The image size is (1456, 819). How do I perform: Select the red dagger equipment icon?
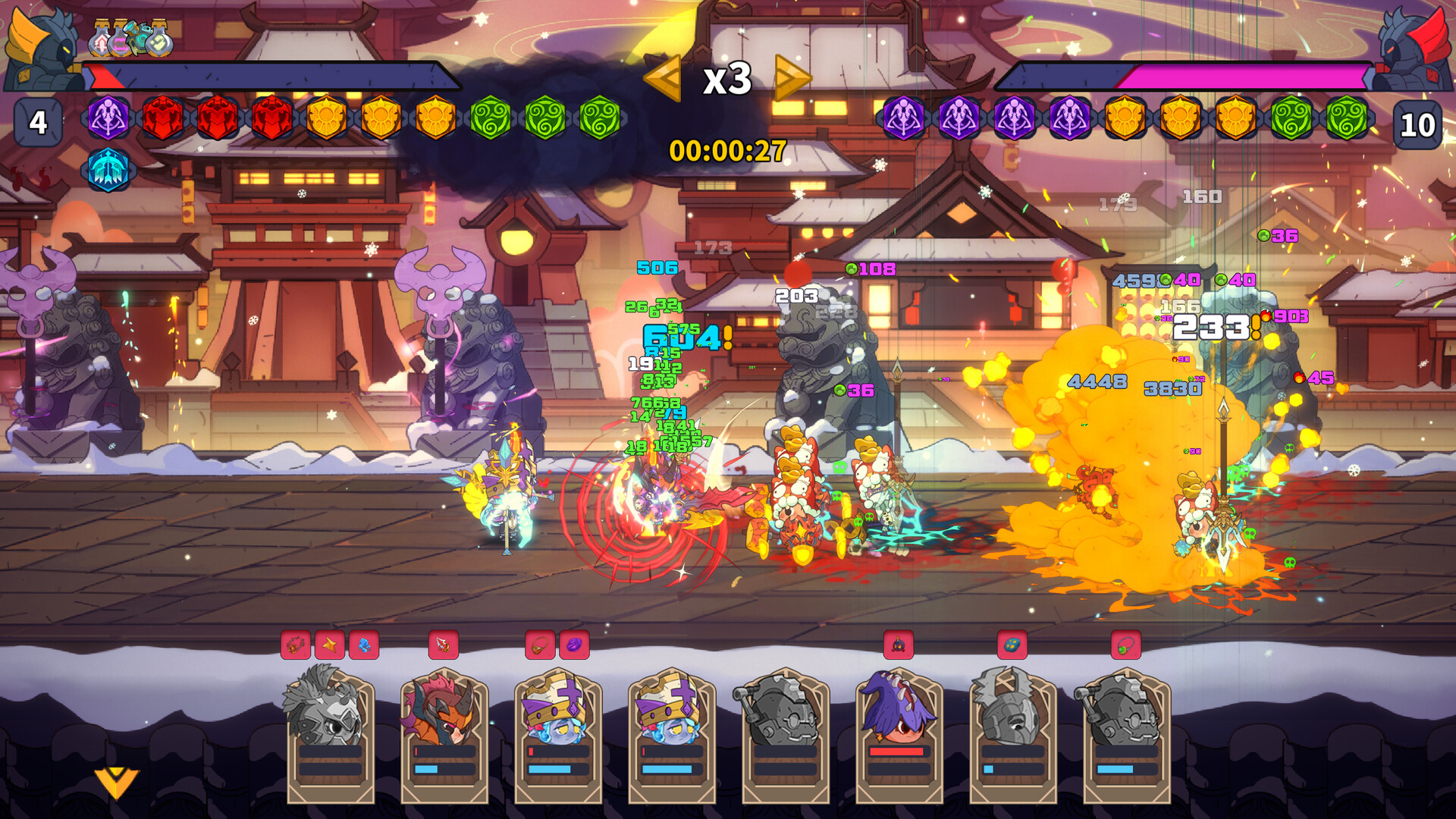[x=443, y=645]
